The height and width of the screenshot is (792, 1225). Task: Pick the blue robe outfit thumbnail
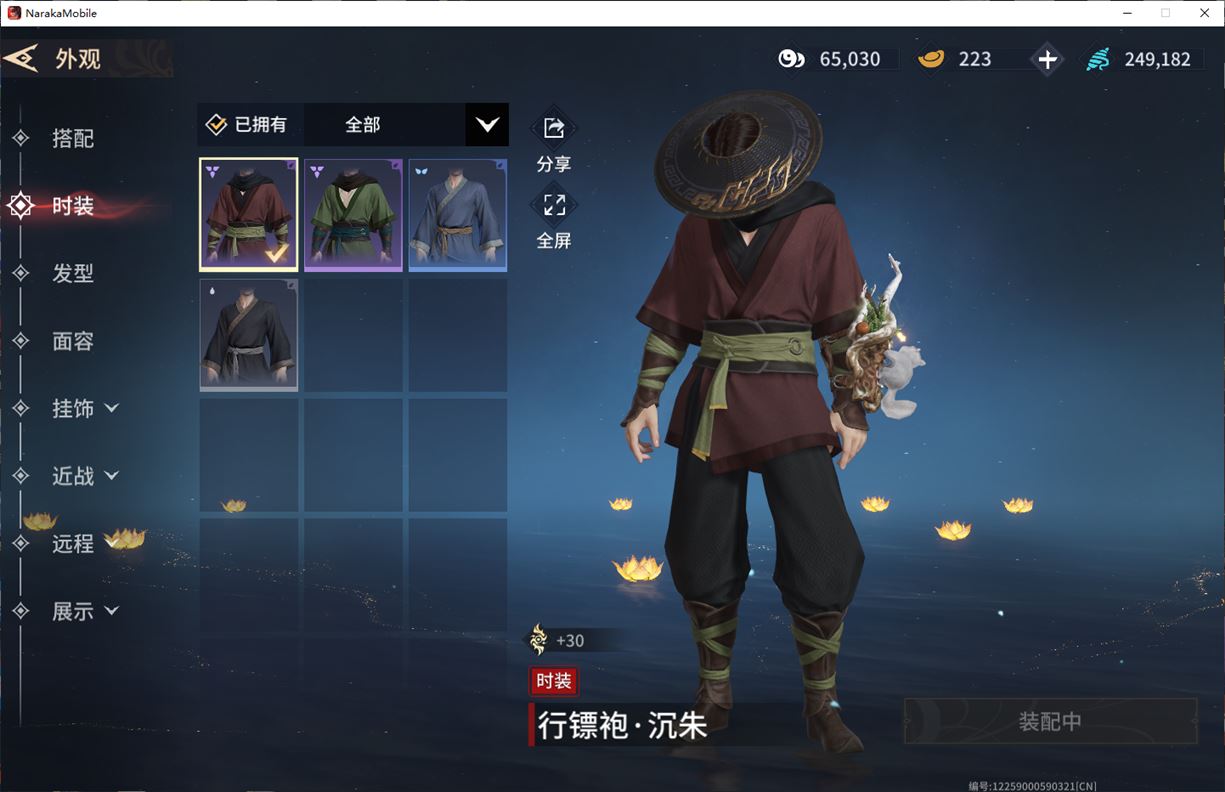coord(458,215)
